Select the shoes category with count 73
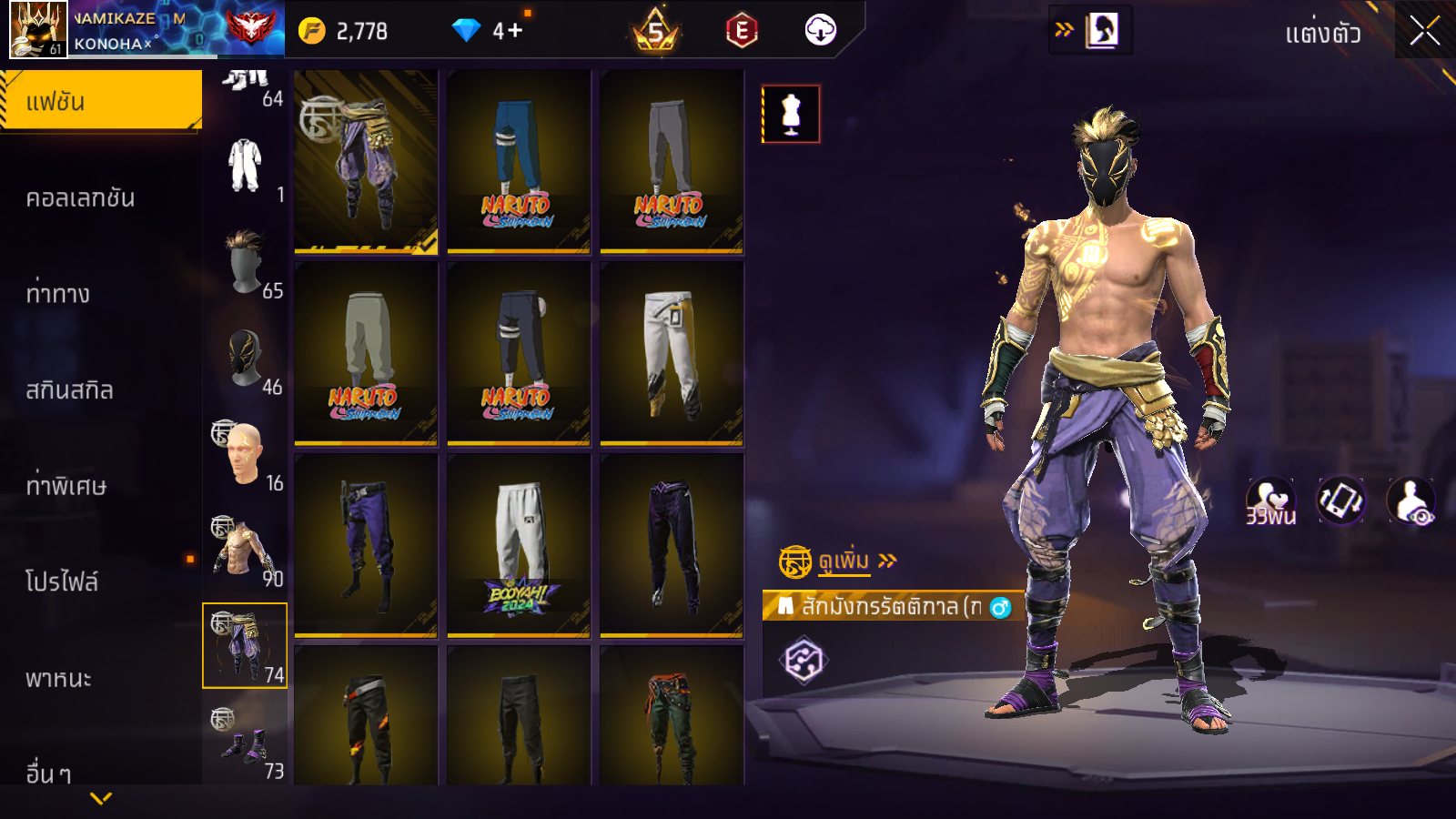The height and width of the screenshot is (819, 1456). pos(246,743)
